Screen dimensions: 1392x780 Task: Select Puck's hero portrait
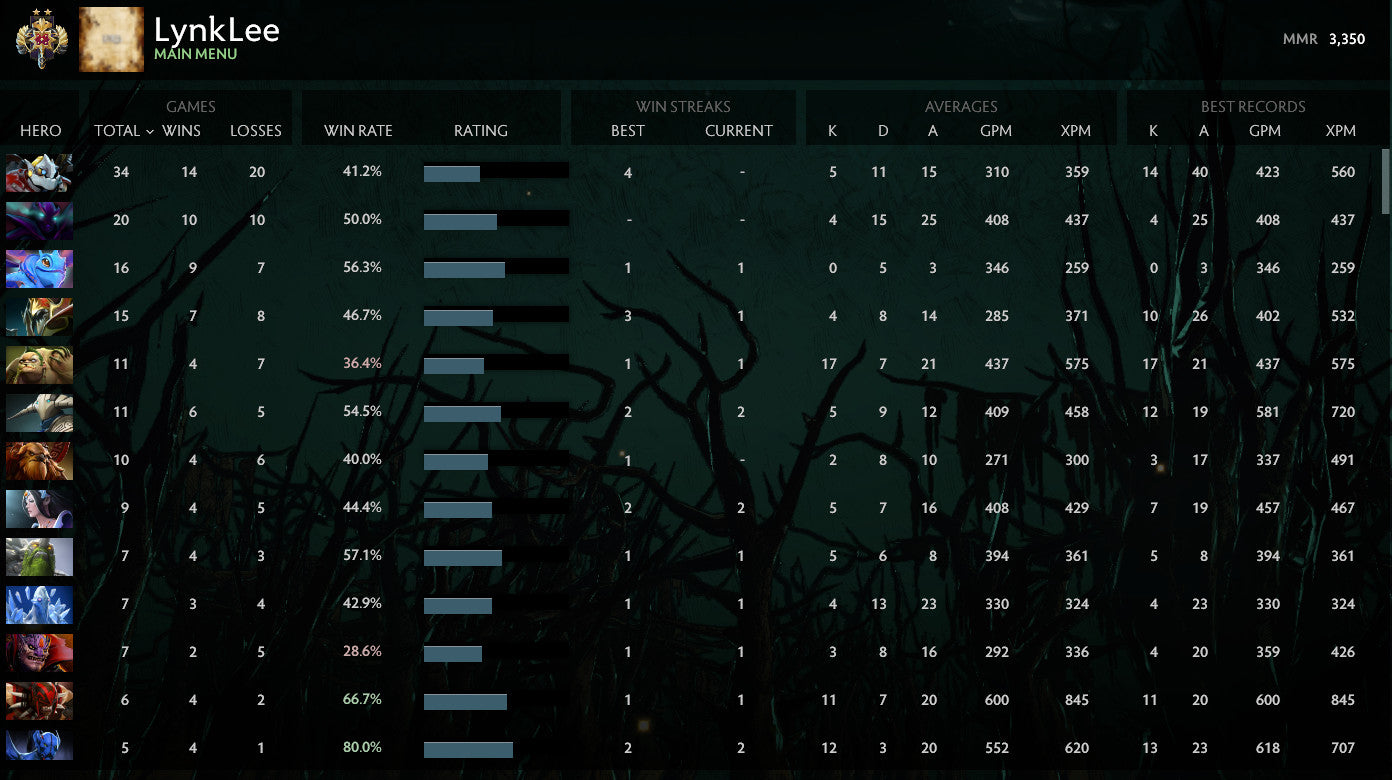coord(39,269)
